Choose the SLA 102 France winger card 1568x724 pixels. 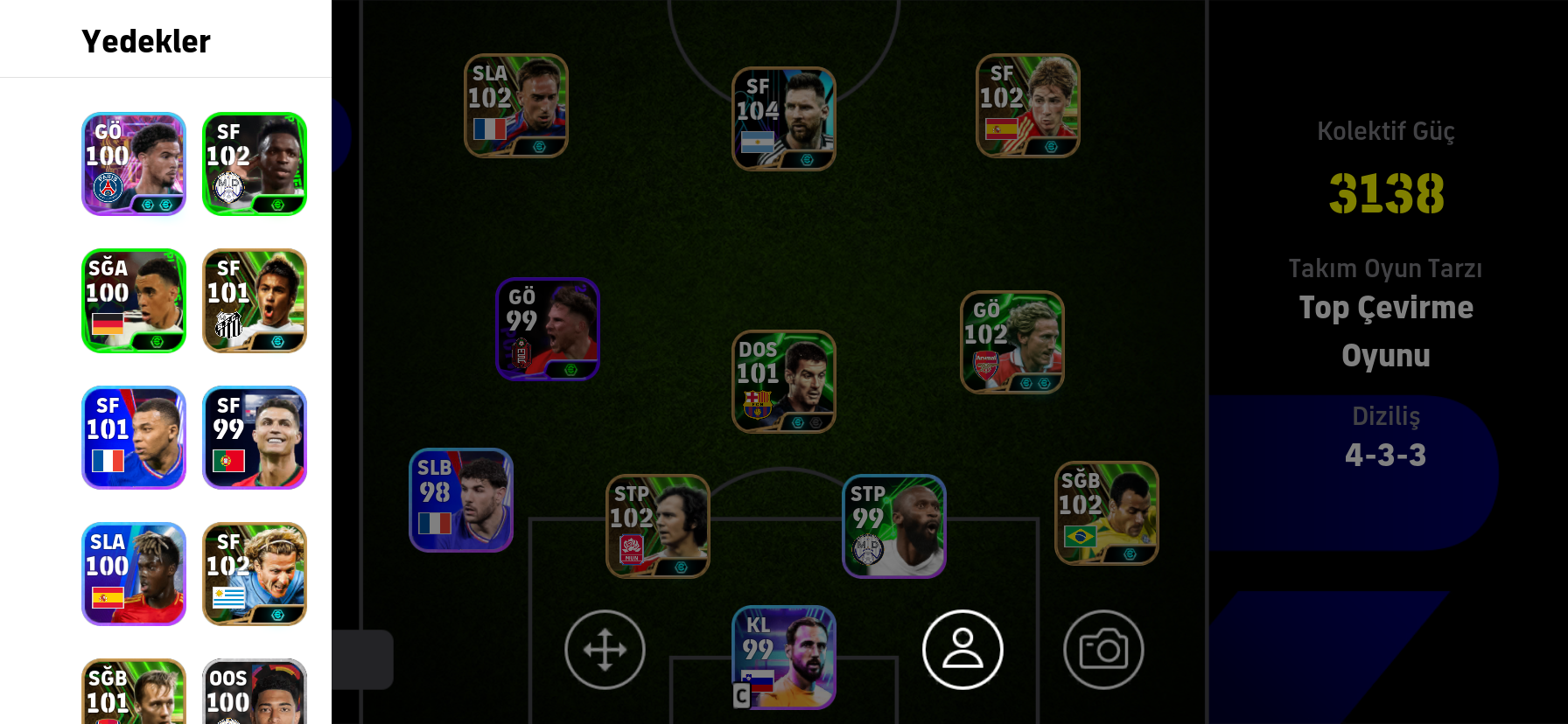(516, 106)
